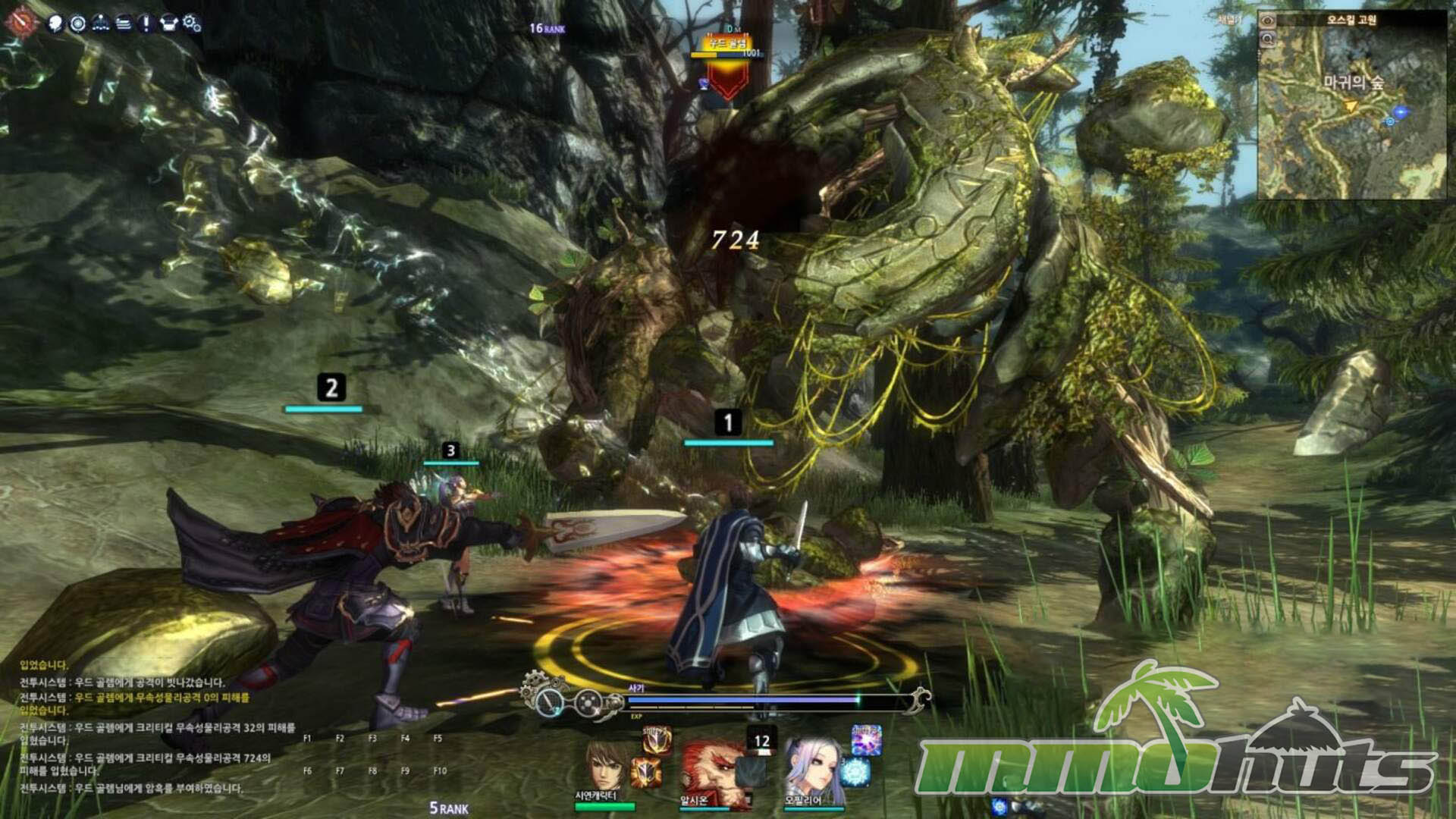Activate the lower golden shield skill
Image resolution: width=1456 pixels, height=819 pixels.
(646, 772)
